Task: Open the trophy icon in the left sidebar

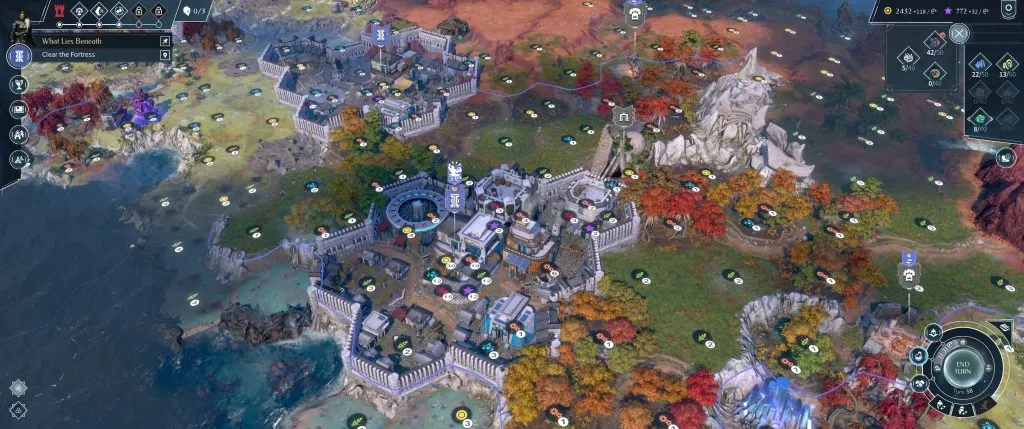Action: tap(18, 85)
